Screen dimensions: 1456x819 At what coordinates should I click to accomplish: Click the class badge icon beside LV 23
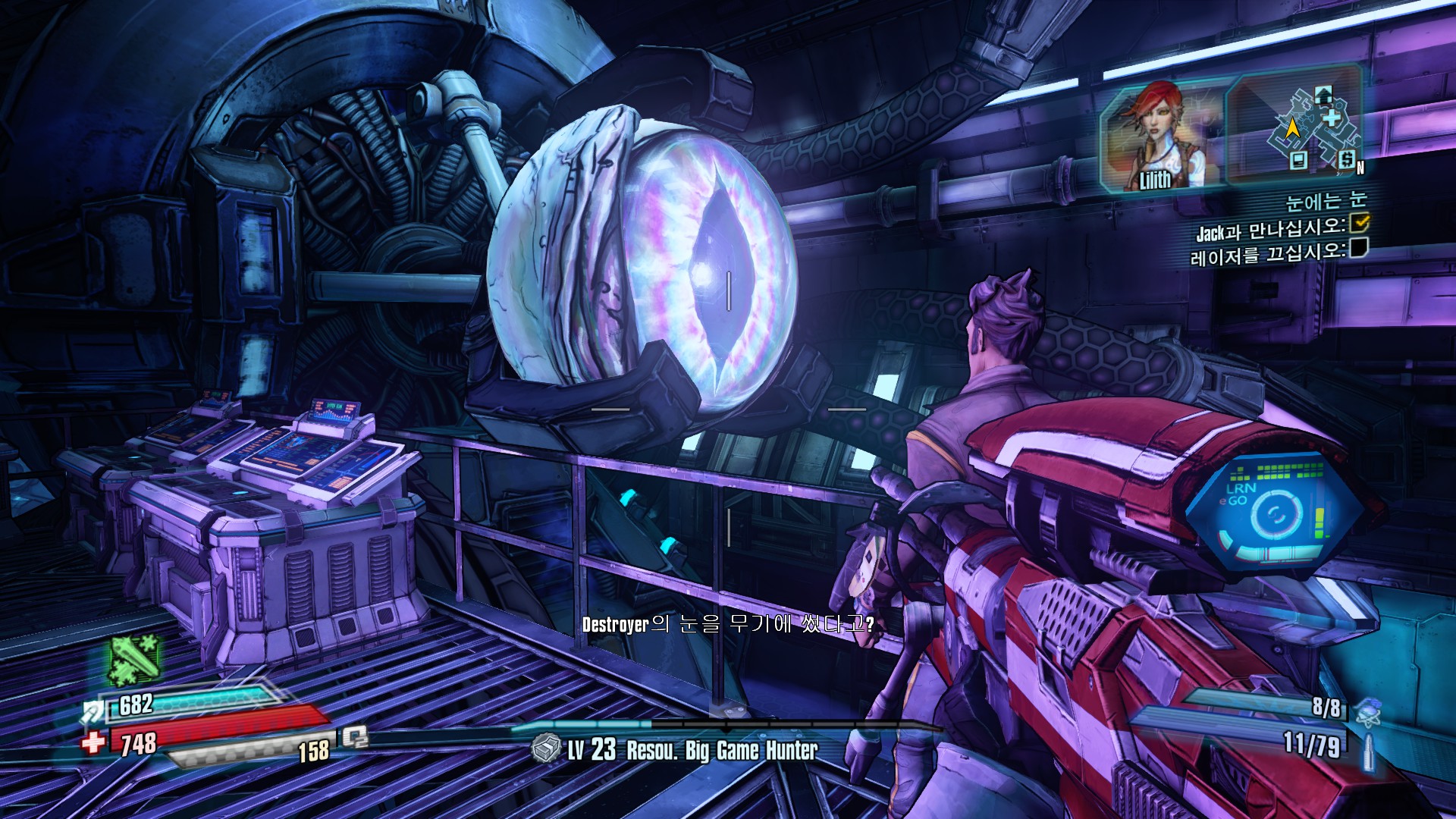pos(546,748)
